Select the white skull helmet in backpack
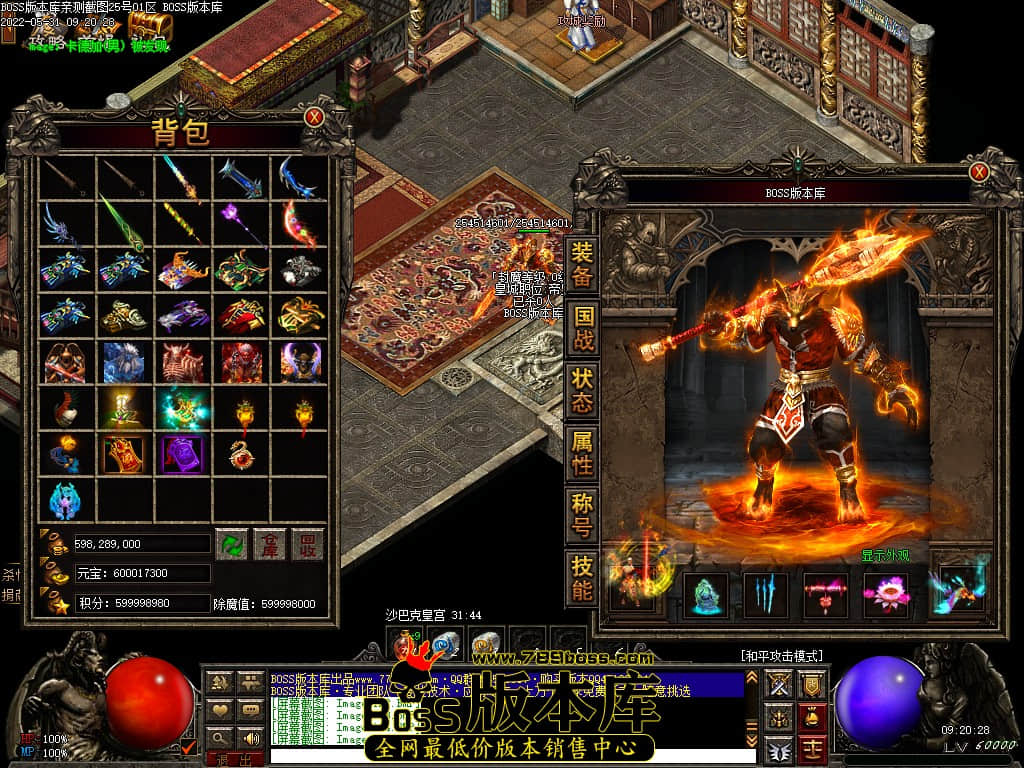The width and height of the screenshot is (1024, 768). point(299,269)
